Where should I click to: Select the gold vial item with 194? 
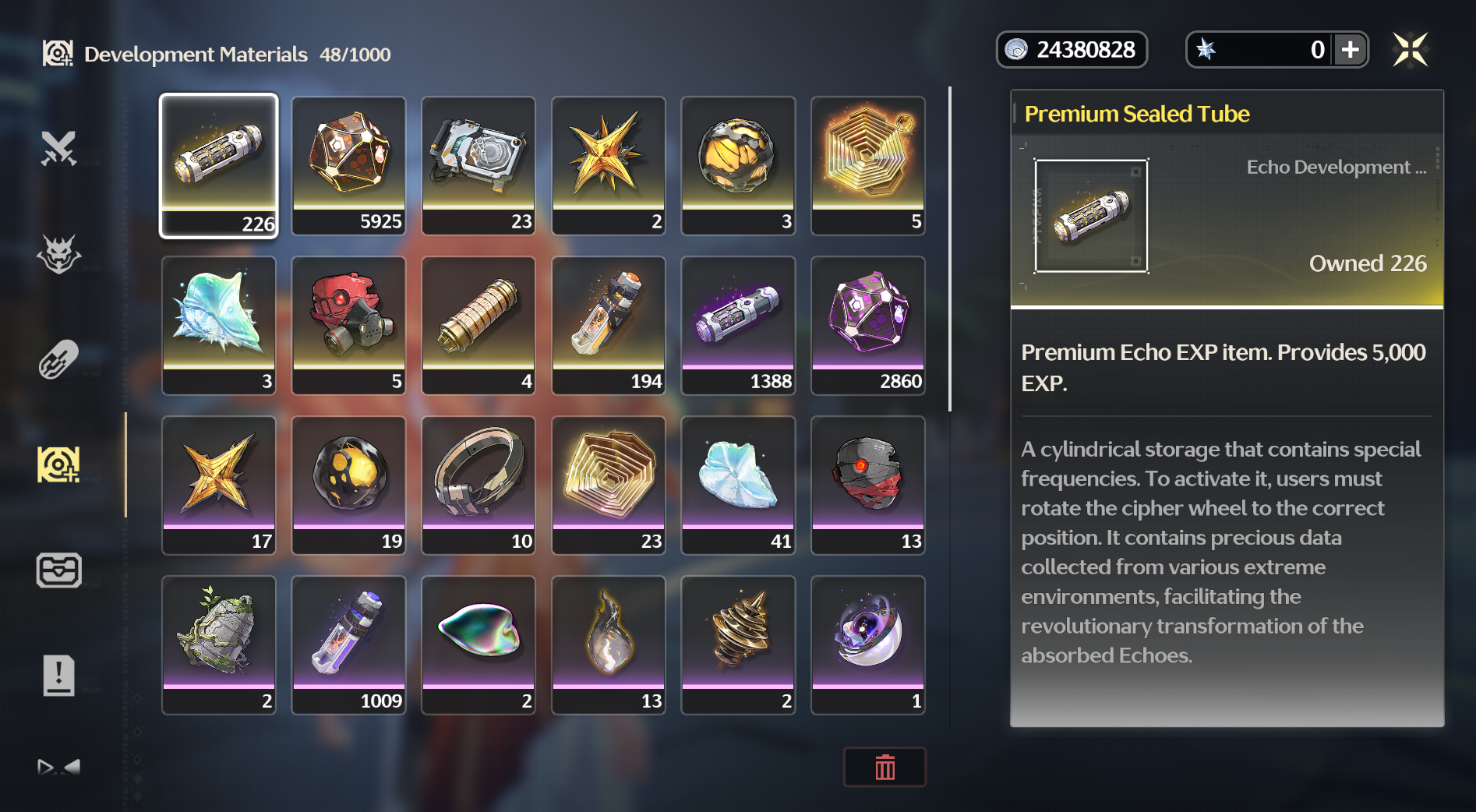(609, 325)
